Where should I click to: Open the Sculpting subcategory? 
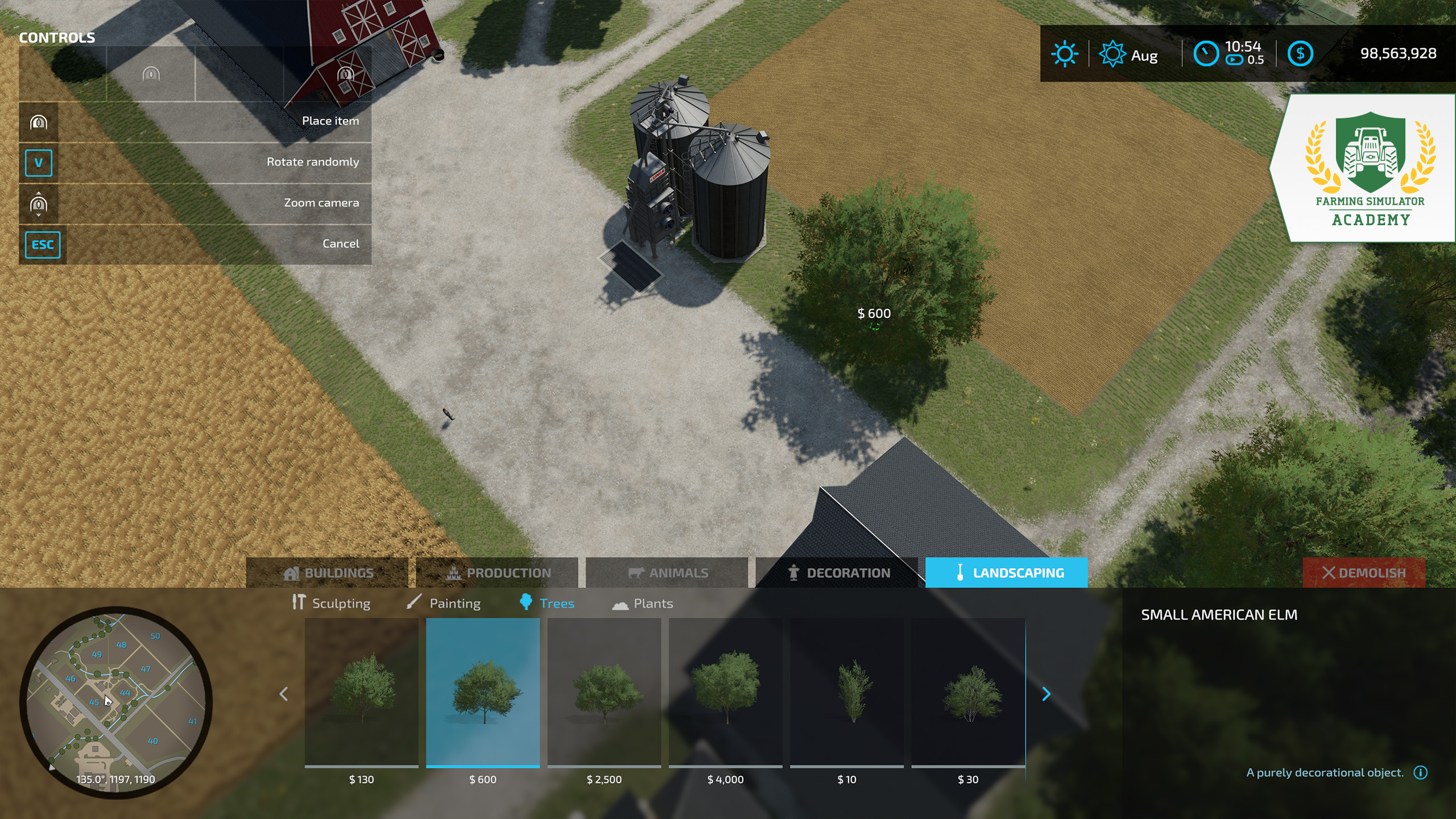click(331, 603)
